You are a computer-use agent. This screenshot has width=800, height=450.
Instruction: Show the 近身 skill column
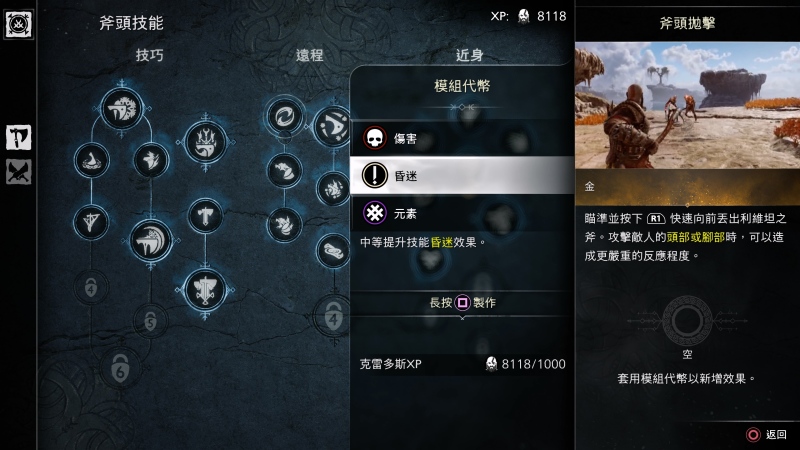click(x=470, y=55)
